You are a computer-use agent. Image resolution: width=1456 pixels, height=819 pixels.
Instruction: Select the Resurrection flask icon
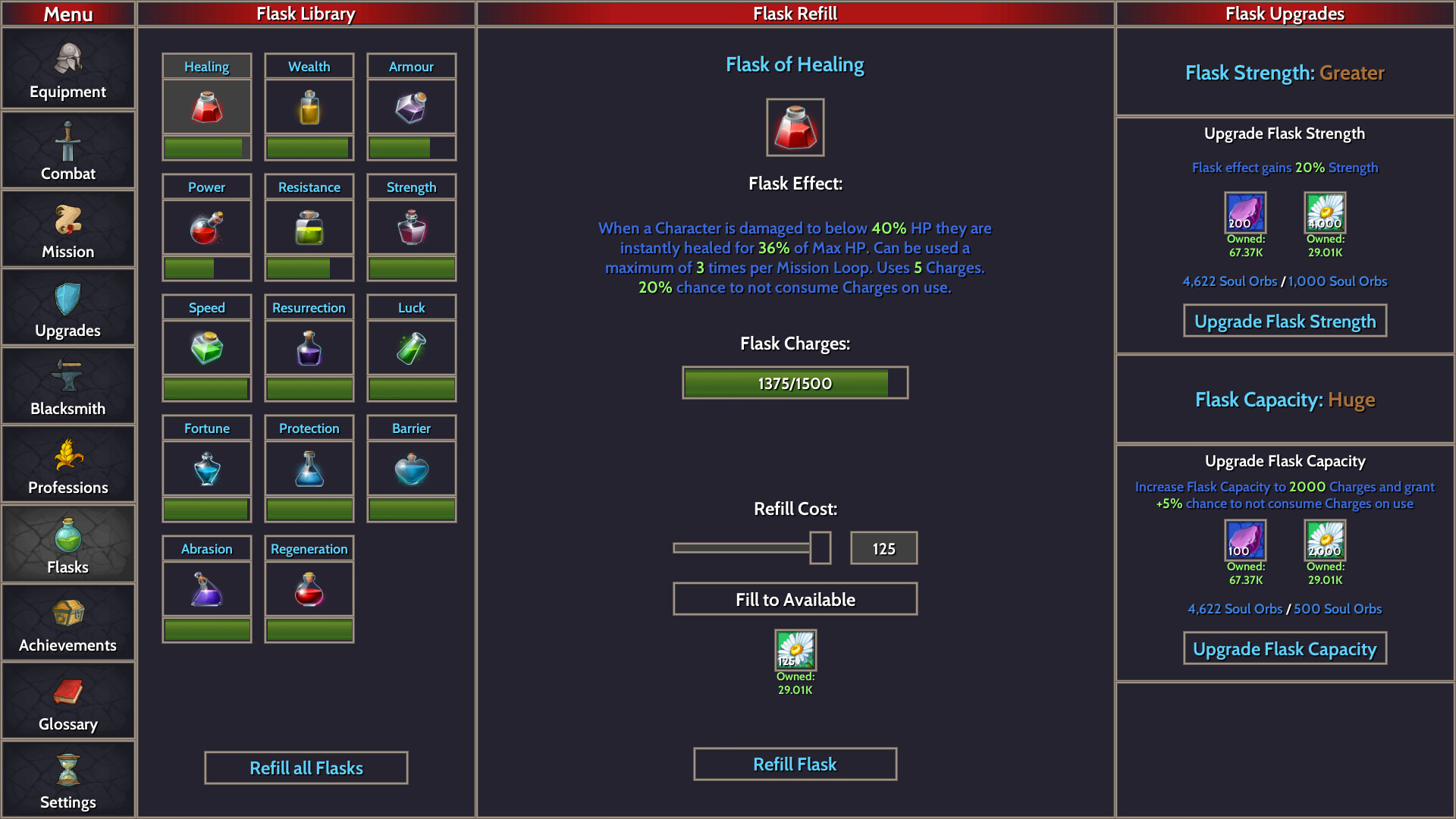click(x=309, y=347)
